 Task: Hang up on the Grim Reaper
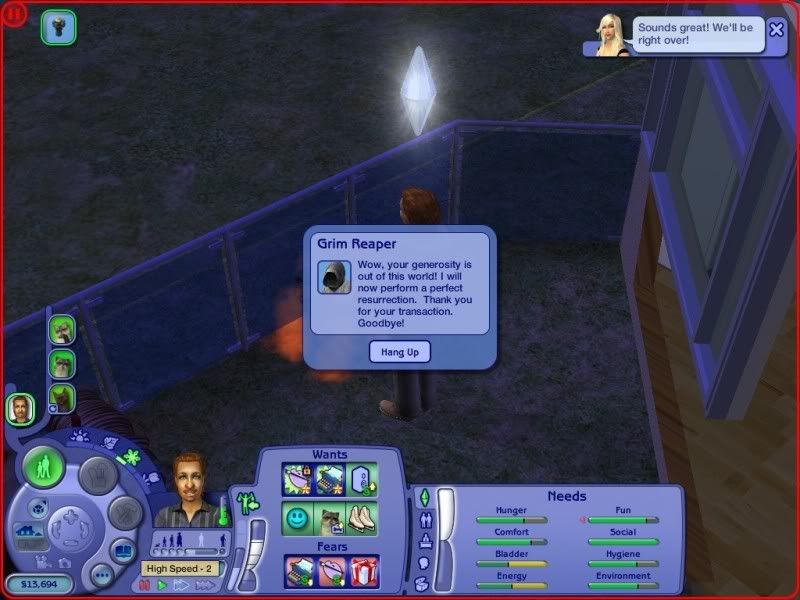(x=397, y=351)
